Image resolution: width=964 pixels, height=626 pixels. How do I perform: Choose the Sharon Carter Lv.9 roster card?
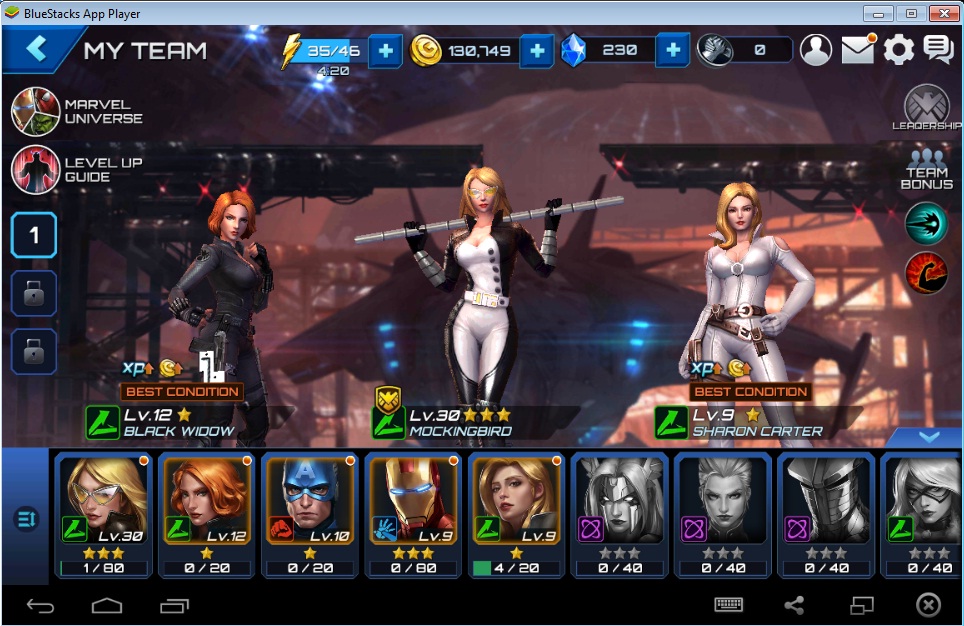pos(516,515)
